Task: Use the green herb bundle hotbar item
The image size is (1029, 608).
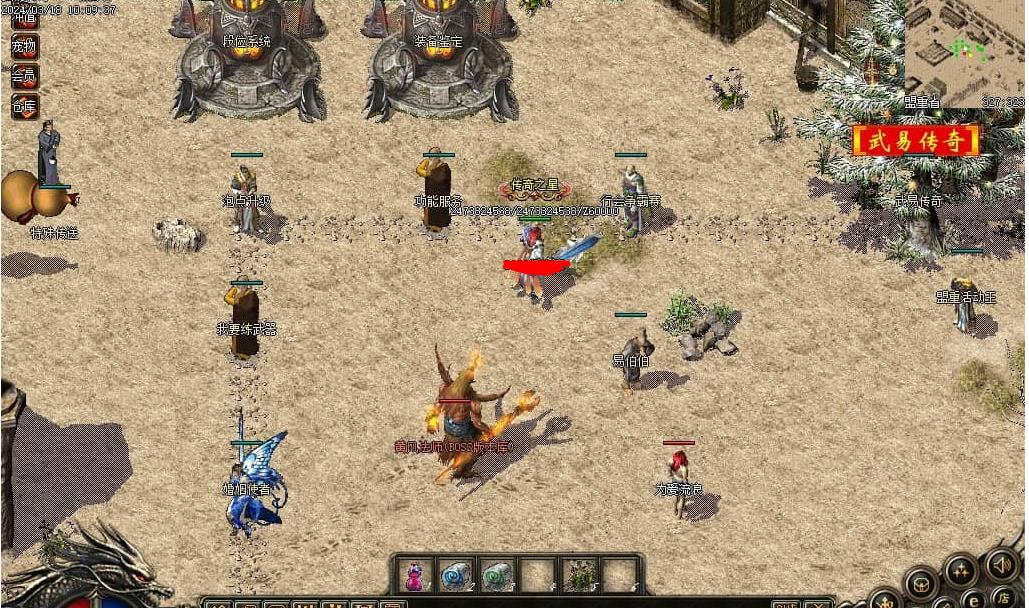Action: tap(580, 575)
